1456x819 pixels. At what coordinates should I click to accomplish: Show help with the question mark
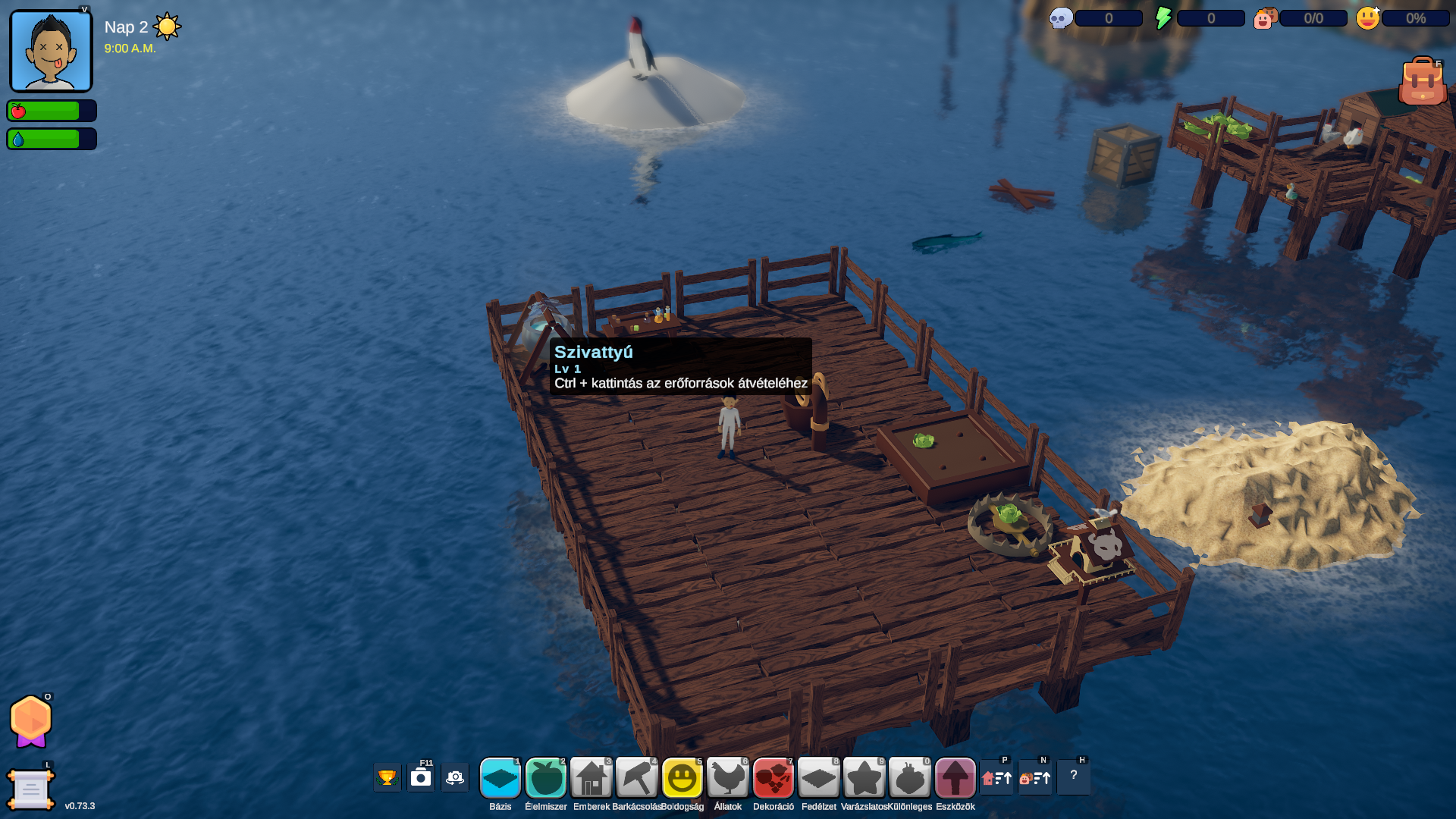[1074, 777]
